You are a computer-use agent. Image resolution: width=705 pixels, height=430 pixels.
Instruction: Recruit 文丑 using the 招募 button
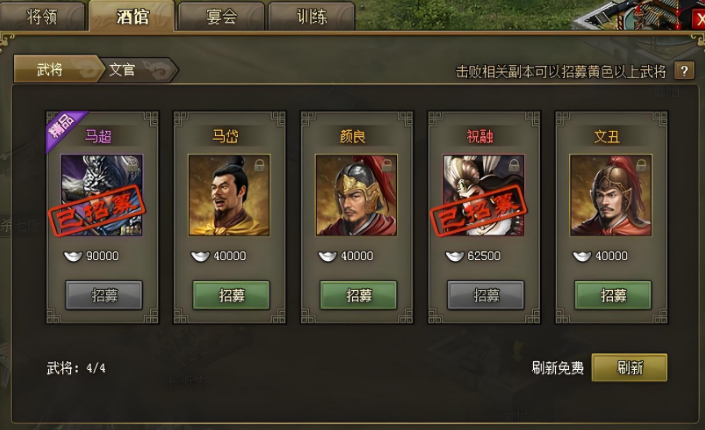pos(612,295)
